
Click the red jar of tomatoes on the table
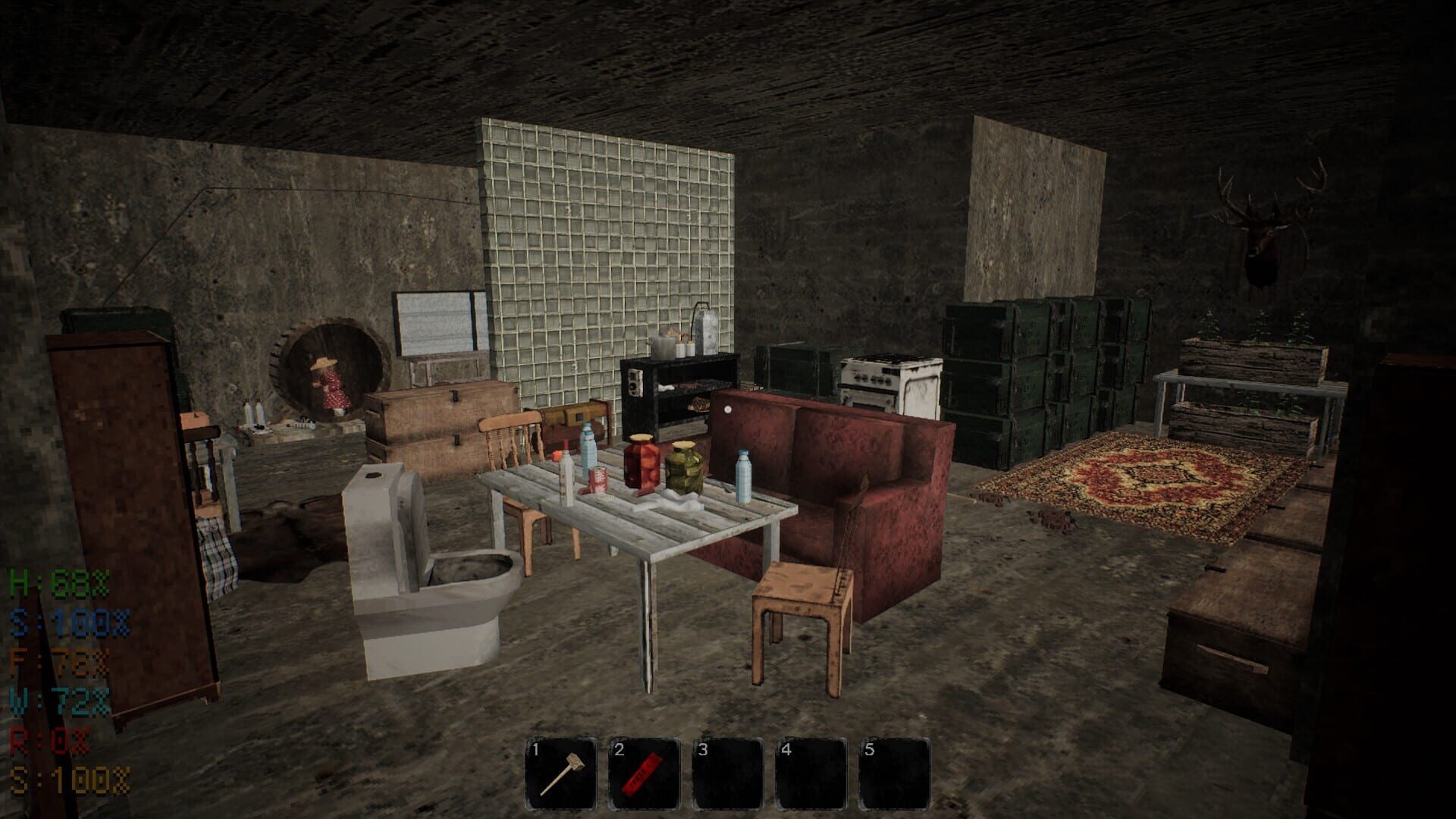(x=641, y=463)
